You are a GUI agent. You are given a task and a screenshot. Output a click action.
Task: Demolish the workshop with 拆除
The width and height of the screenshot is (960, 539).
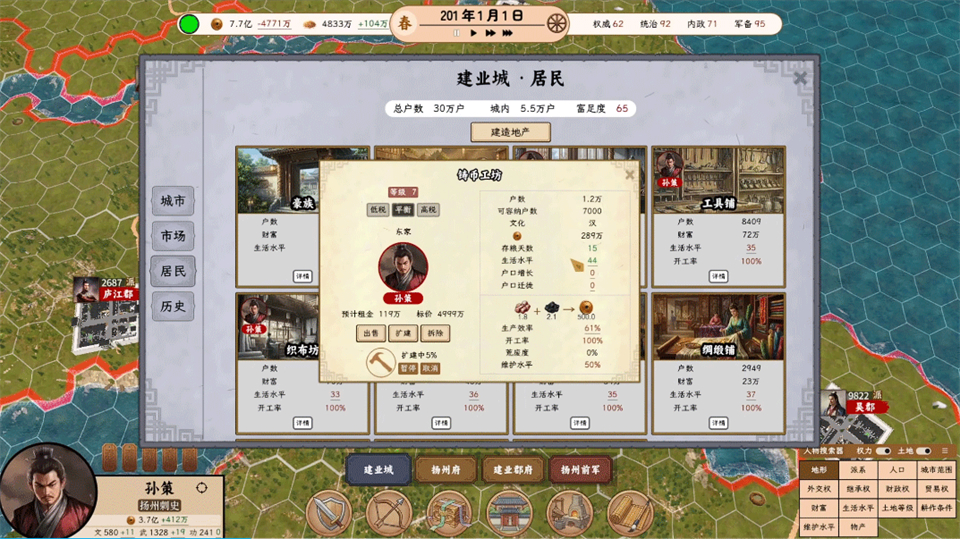pyautogui.click(x=436, y=332)
